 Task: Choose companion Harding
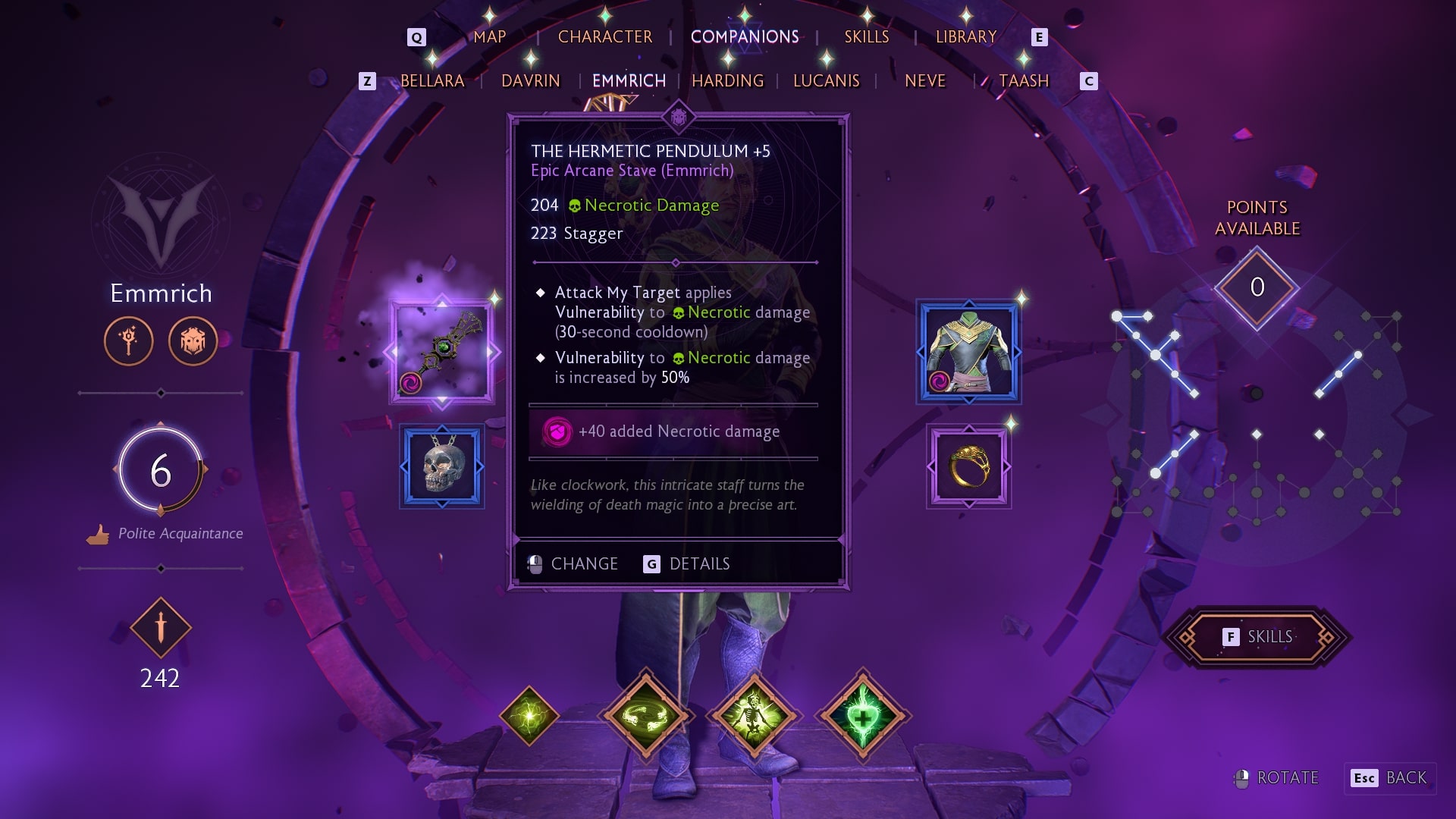pos(727,81)
